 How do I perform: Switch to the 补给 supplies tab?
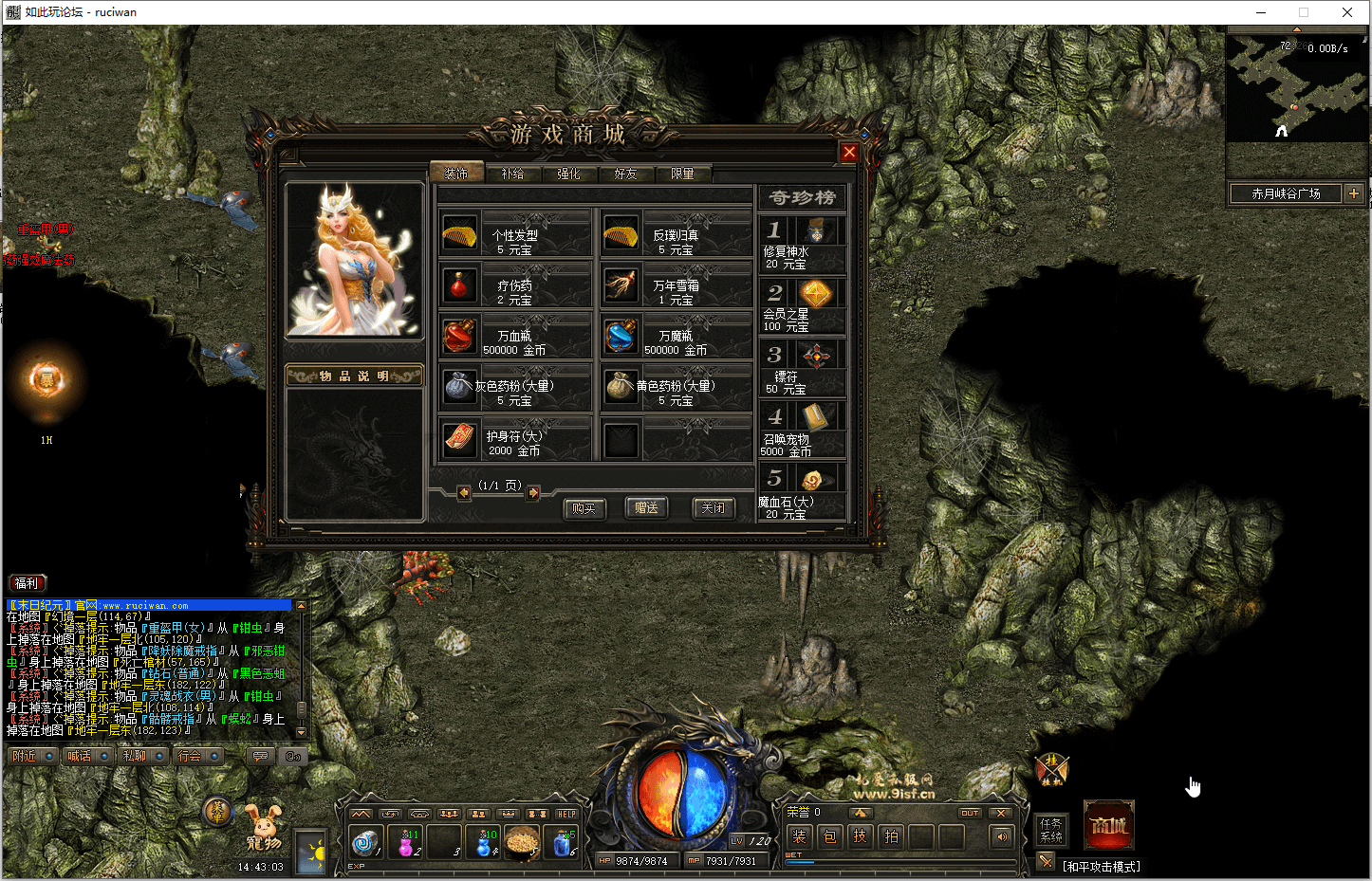point(512,174)
